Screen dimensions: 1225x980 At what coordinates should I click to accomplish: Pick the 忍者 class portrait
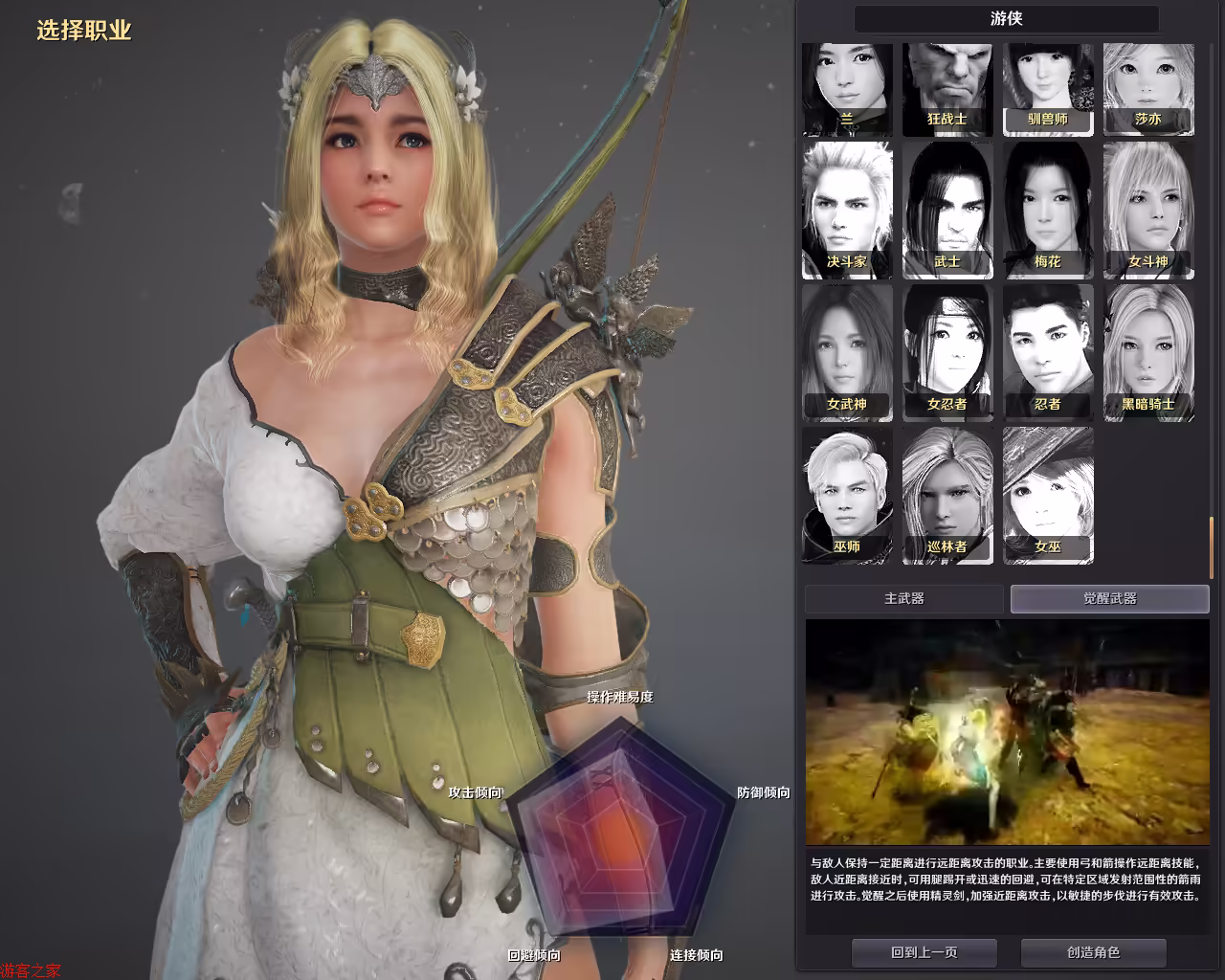(x=1048, y=352)
